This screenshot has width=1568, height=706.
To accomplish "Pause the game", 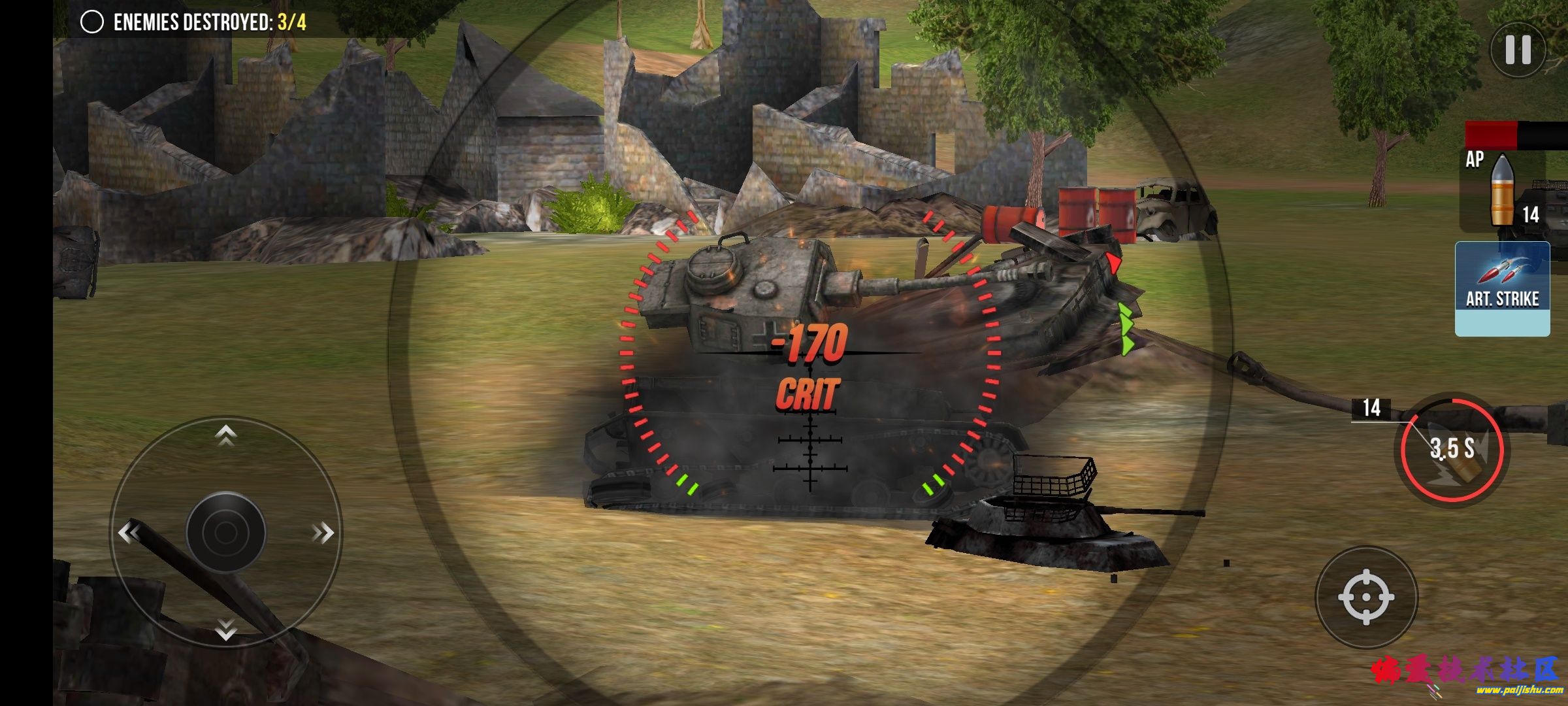I will click(x=1518, y=50).
